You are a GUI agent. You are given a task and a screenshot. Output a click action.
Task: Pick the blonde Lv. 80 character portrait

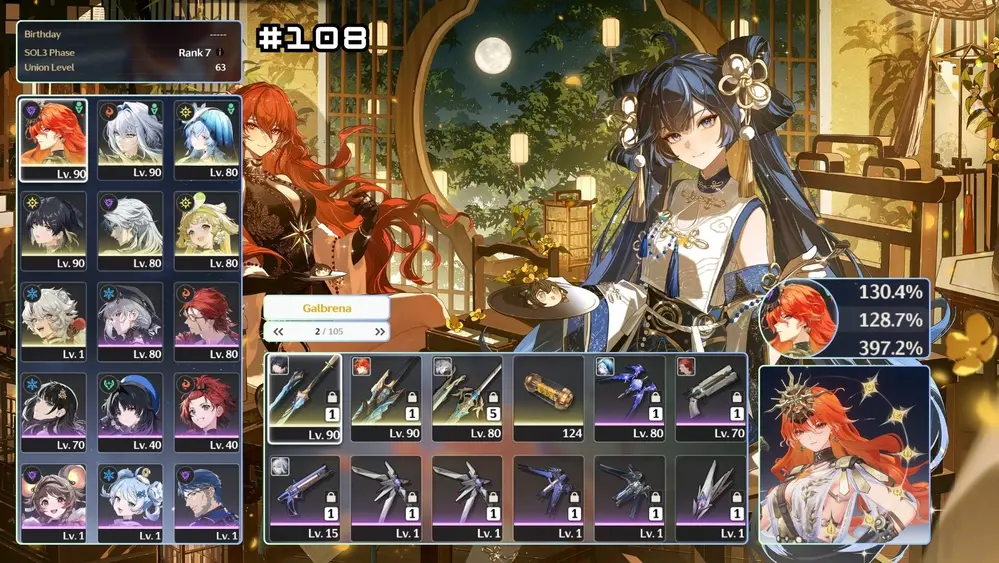pos(207,232)
